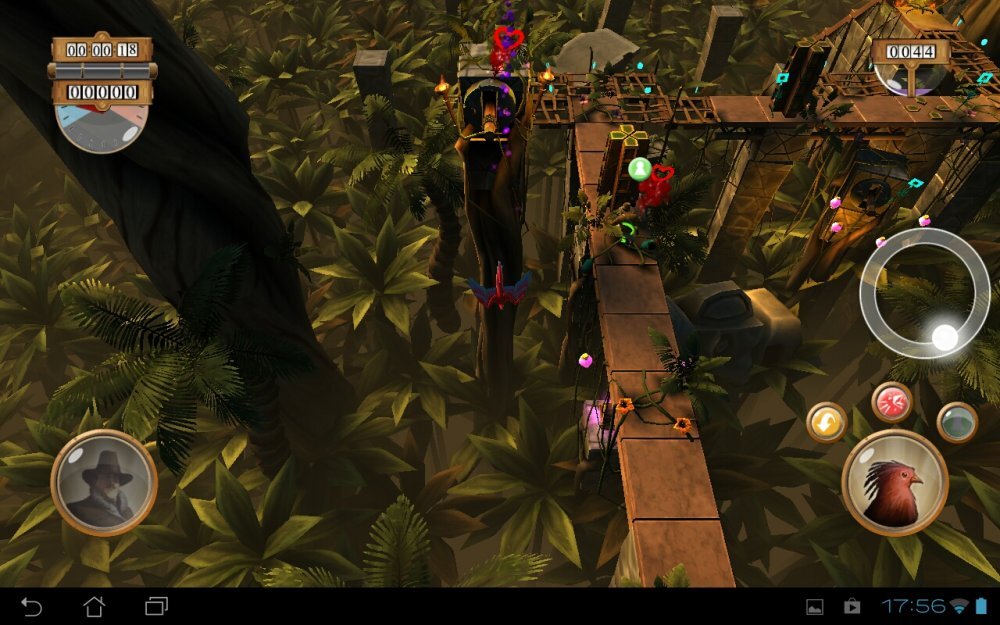
Task: Tap the white virtual joystick knob
Action: coord(944,337)
